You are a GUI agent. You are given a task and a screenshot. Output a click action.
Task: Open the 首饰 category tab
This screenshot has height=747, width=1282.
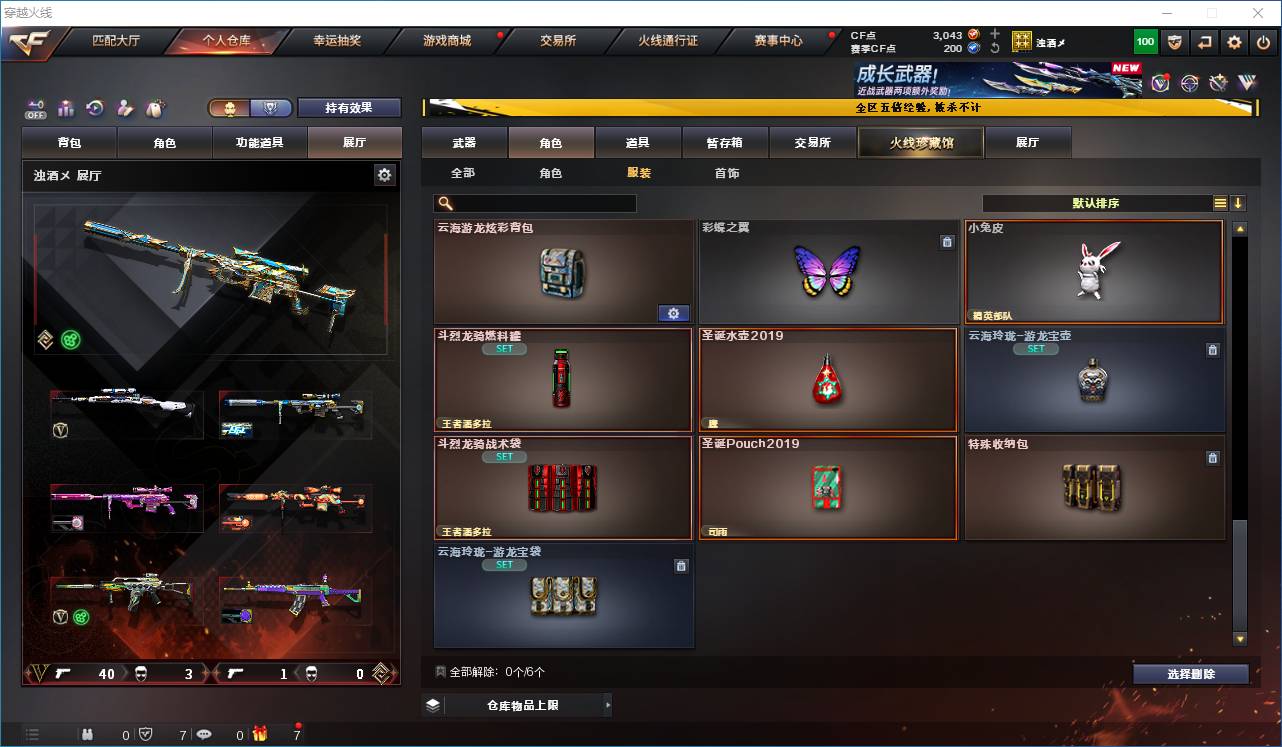point(725,172)
